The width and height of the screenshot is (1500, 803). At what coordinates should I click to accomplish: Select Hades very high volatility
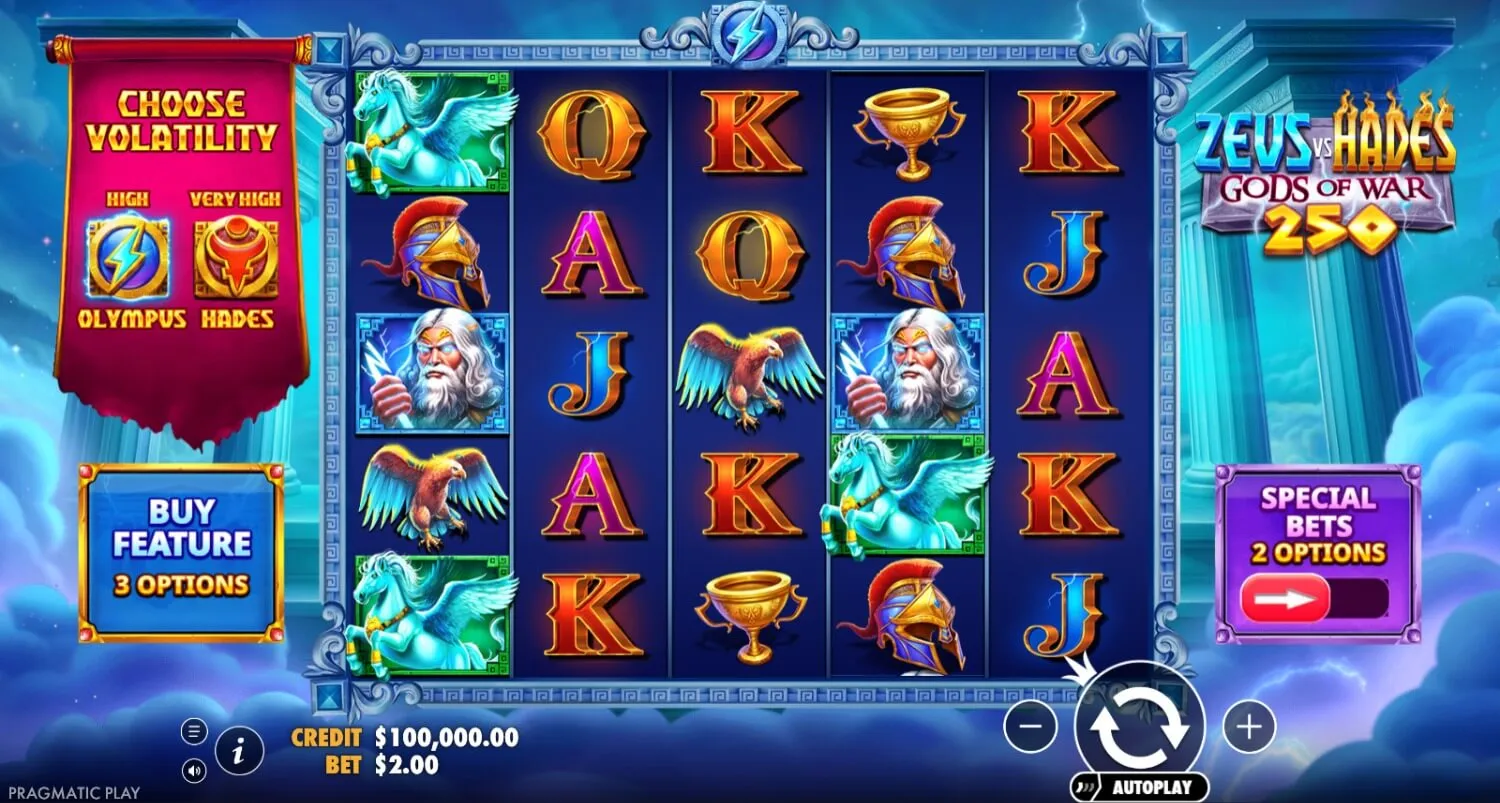point(236,258)
